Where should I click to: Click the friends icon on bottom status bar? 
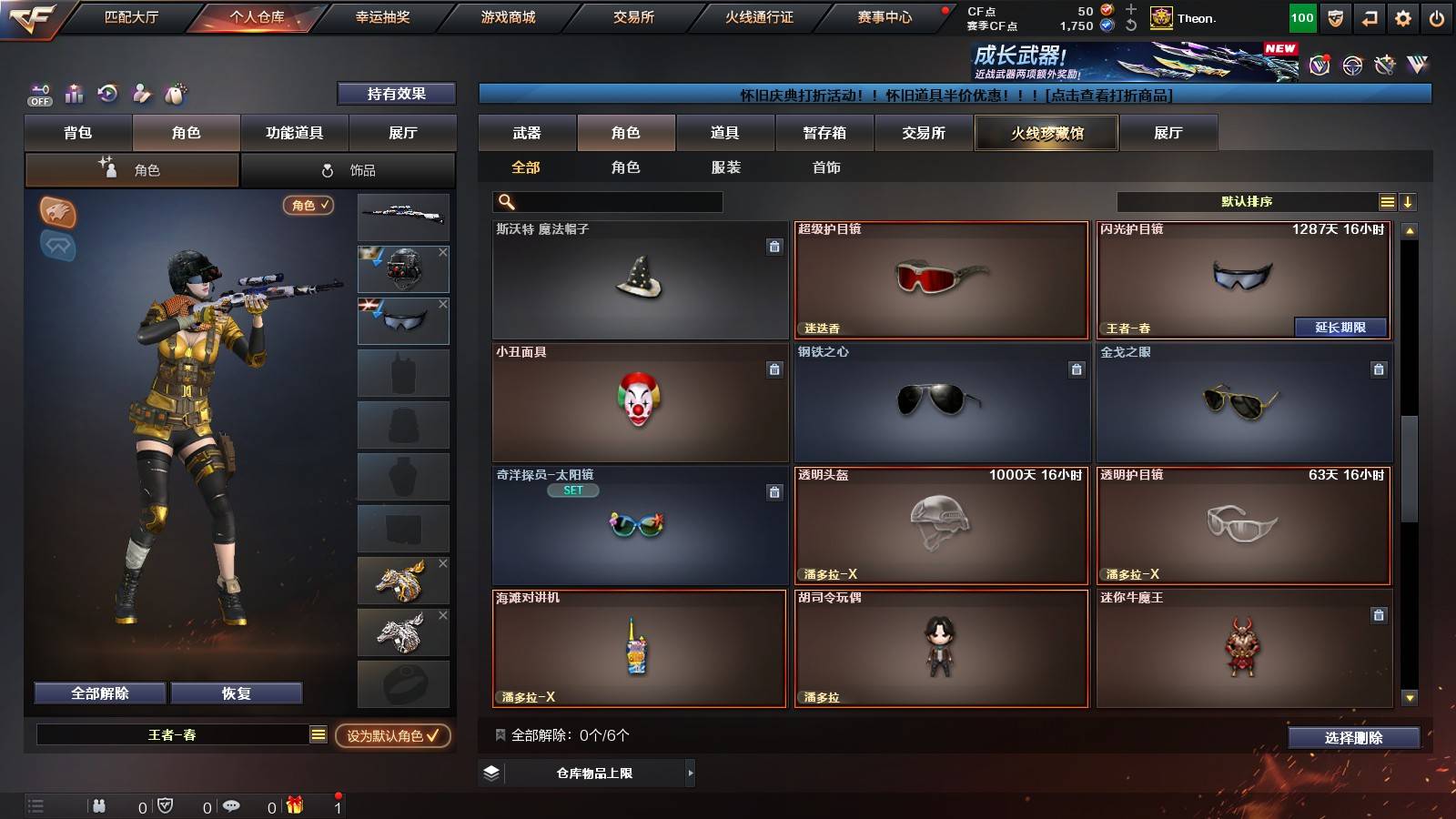click(99, 804)
